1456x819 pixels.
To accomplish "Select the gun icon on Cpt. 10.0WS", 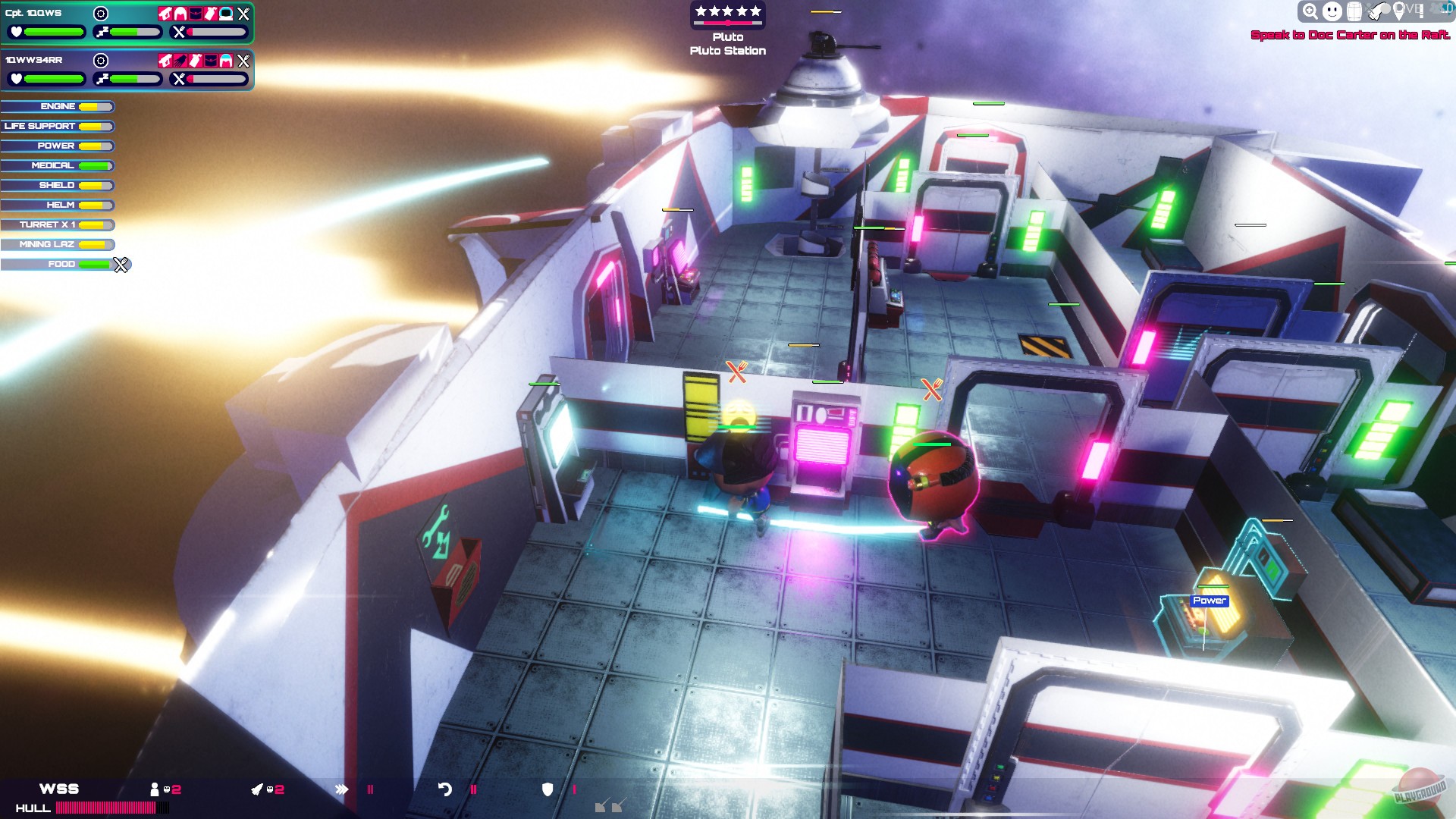I will [165, 14].
